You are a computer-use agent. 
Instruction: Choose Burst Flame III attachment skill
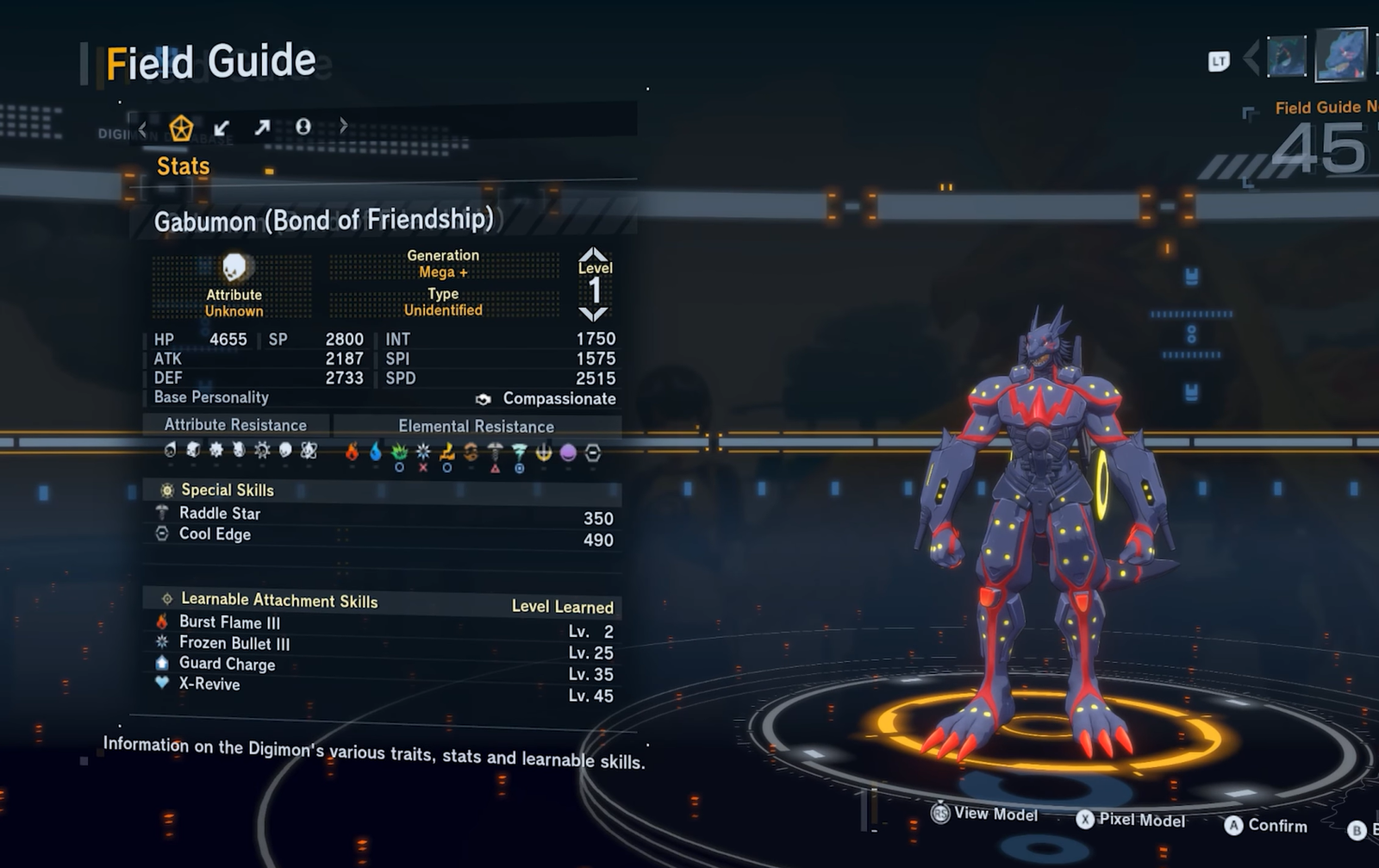click(229, 622)
